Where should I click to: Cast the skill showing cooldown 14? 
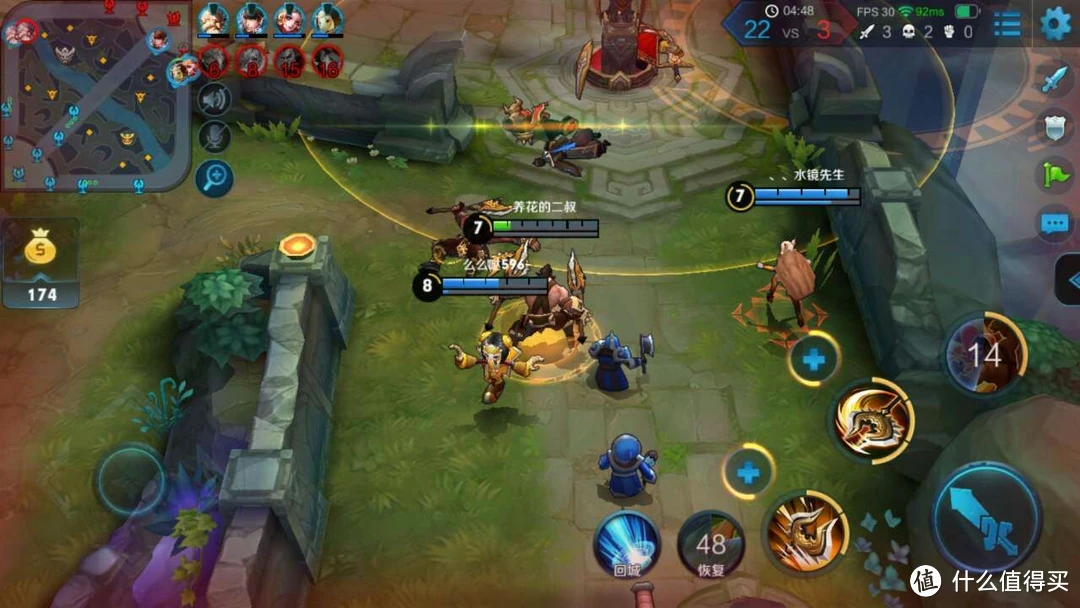pyautogui.click(x=985, y=354)
